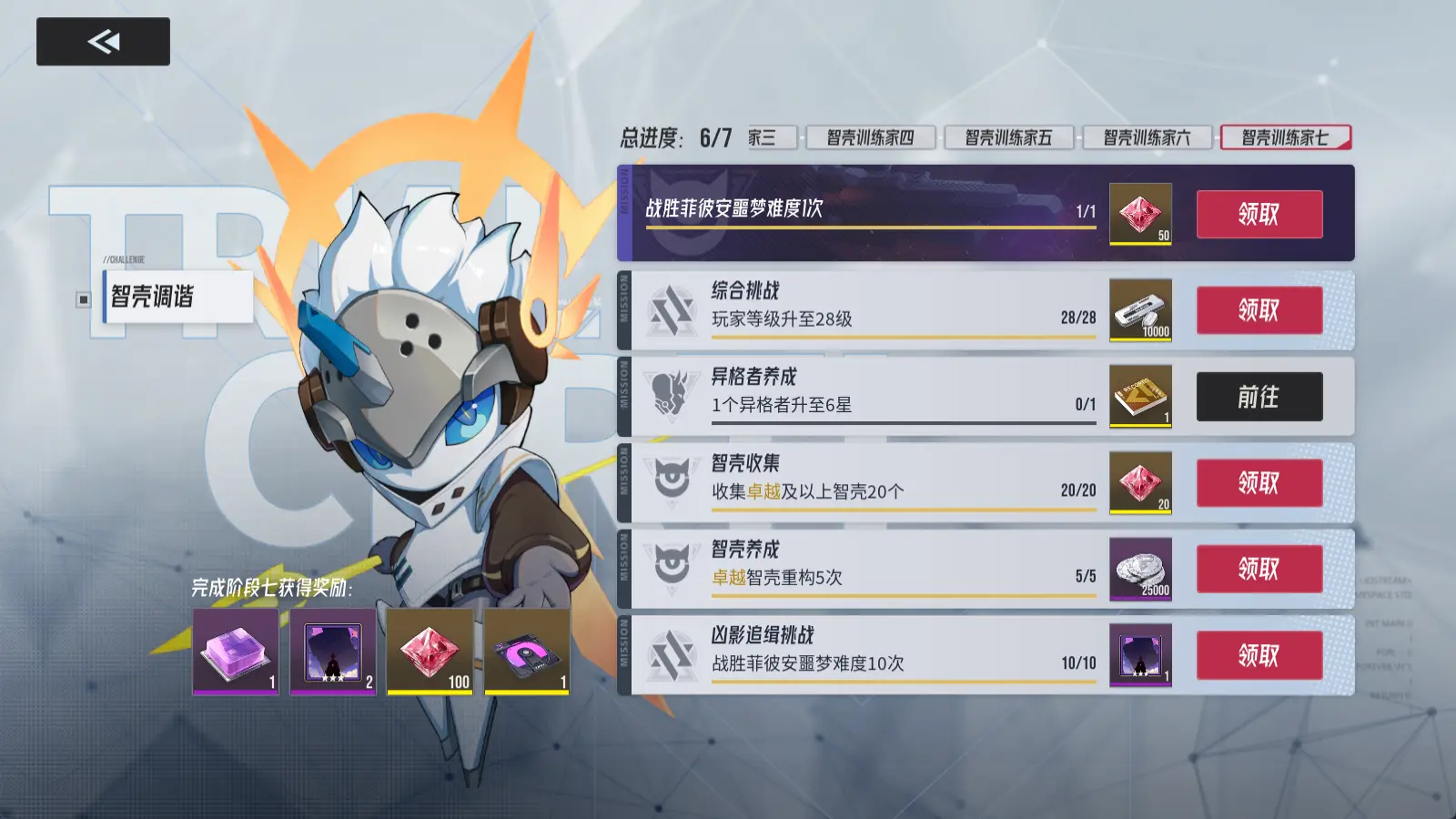Inspect the three-star card x2 stage reward
The width and height of the screenshot is (1456, 819).
(333, 652)
